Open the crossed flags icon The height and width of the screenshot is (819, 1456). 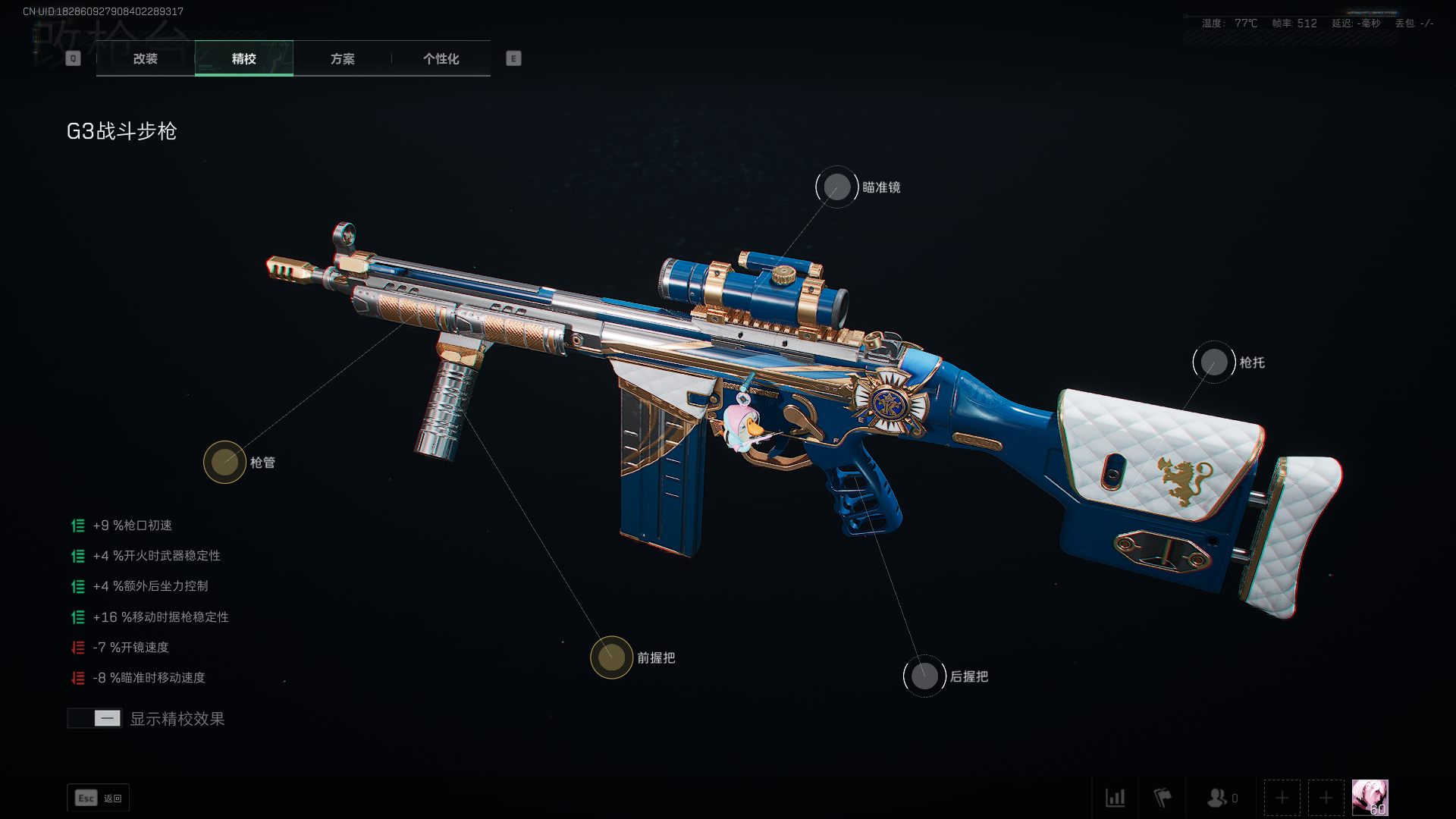pos(1163,798)
